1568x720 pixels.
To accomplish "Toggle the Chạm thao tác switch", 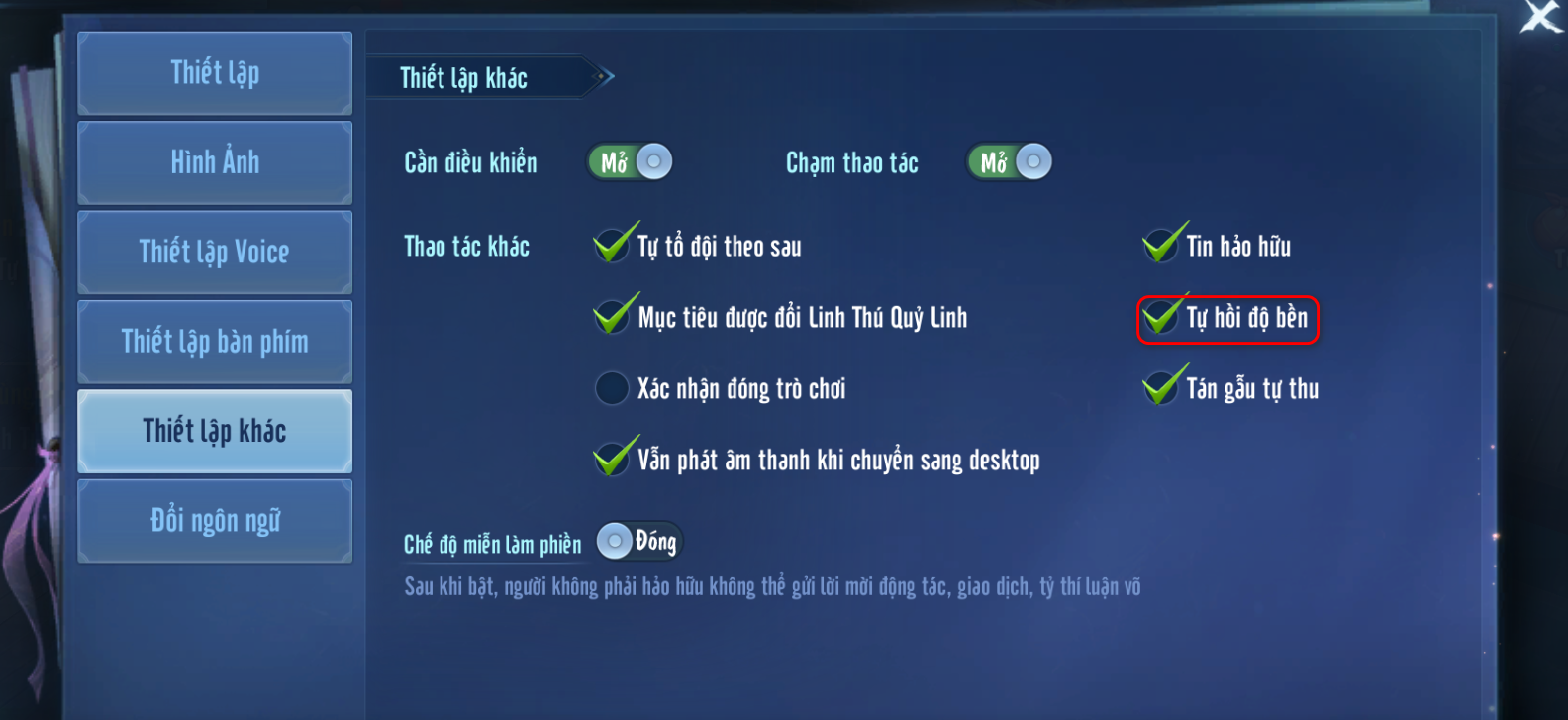I will click(x=1010, y=162).
